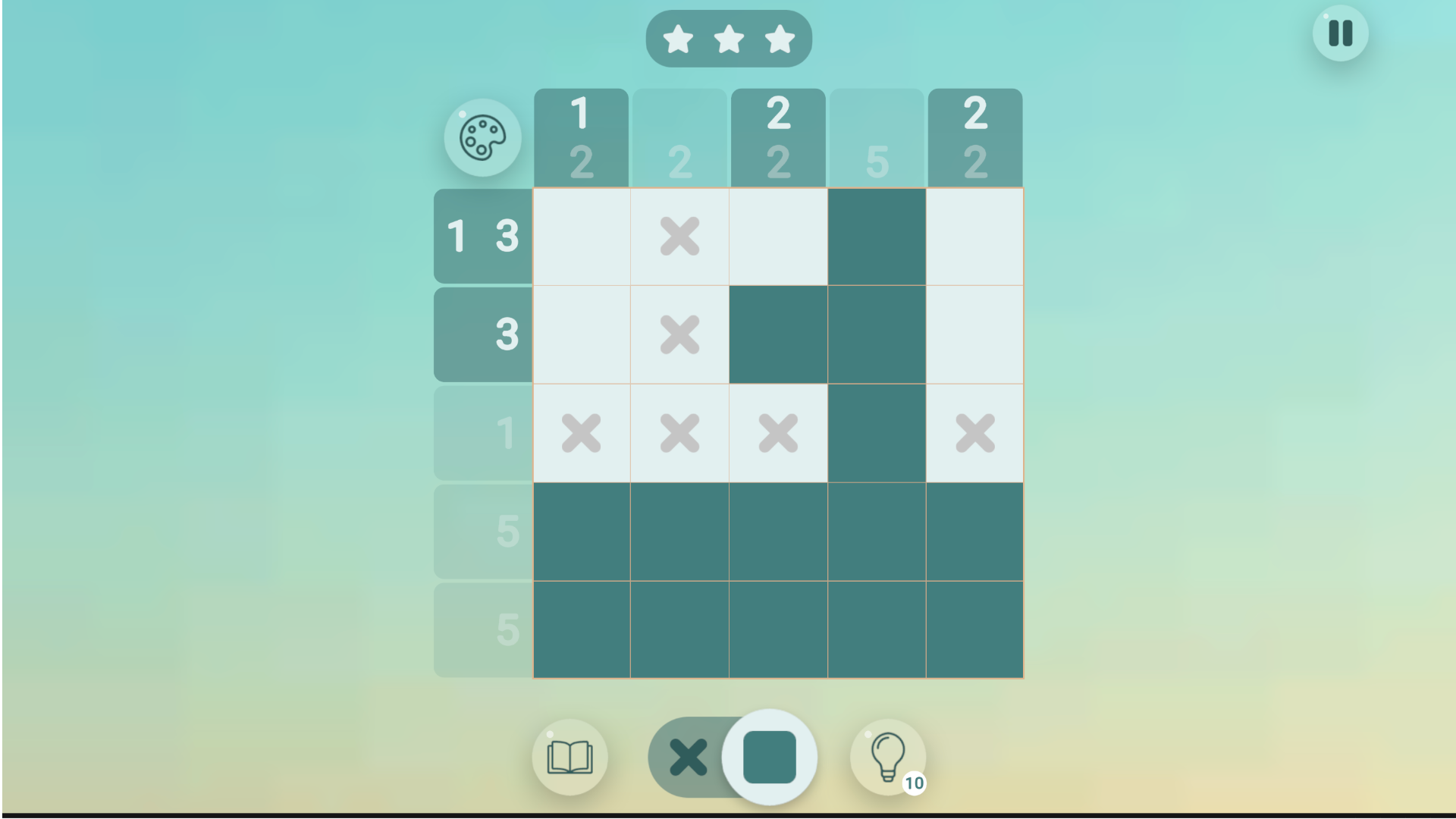Select the "1 3" row clue header
Viewport: 1456px width, 819px height.
tap(482, 236)
